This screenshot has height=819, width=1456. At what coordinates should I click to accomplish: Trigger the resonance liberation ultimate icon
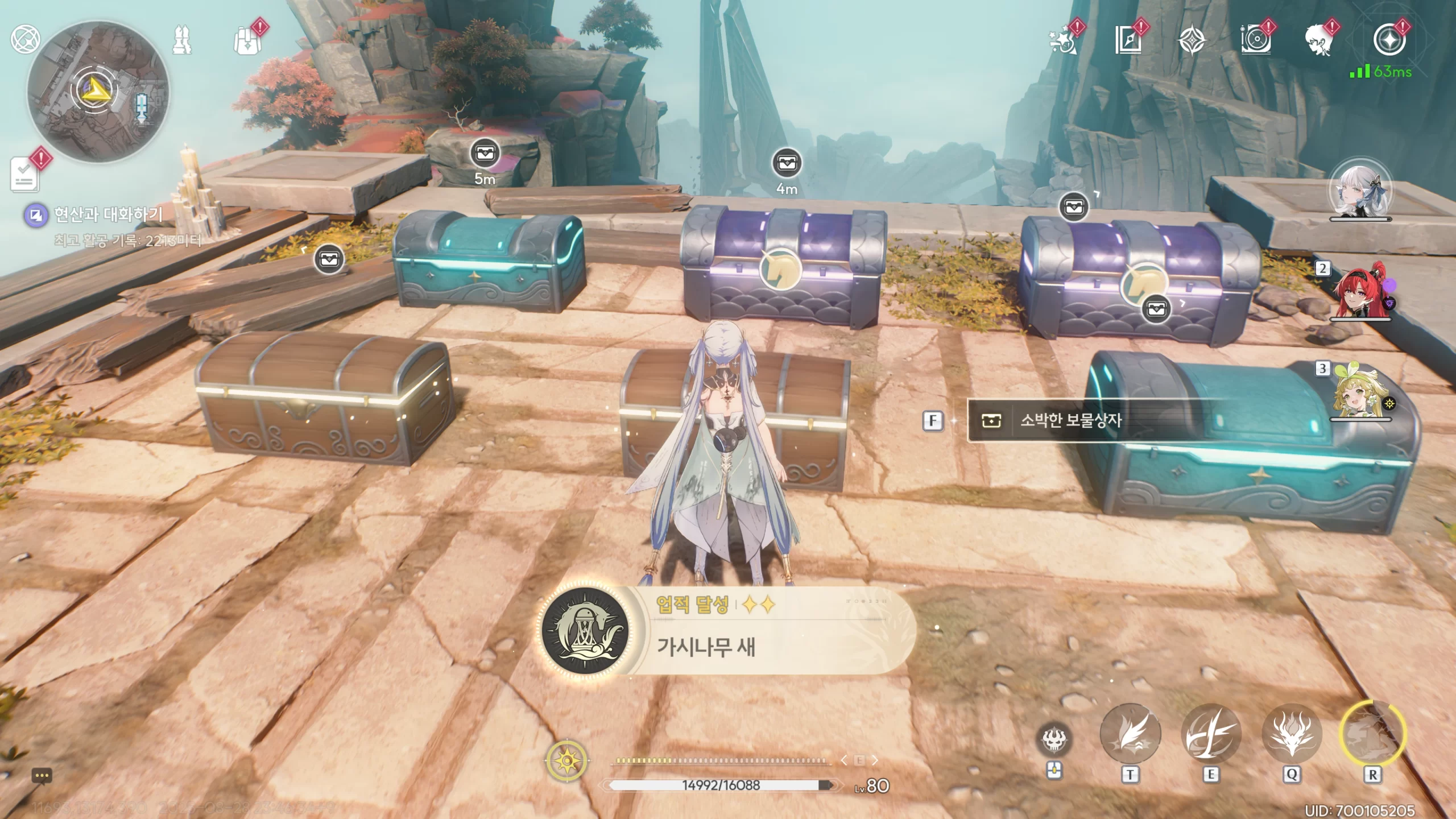click(1372, 734)
